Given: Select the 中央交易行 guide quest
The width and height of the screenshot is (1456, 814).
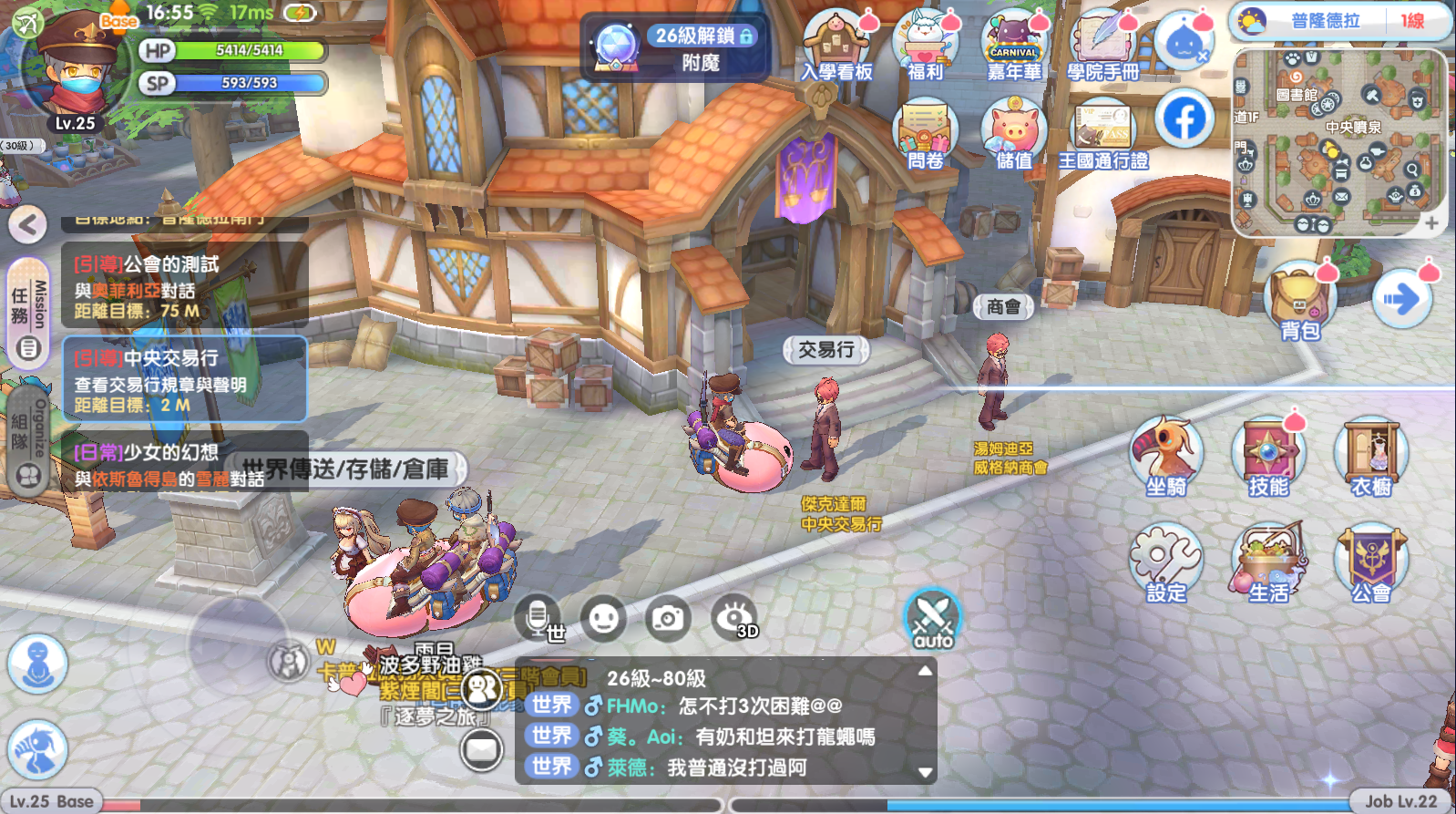Looking at the screenshot, I should [184, 380].
